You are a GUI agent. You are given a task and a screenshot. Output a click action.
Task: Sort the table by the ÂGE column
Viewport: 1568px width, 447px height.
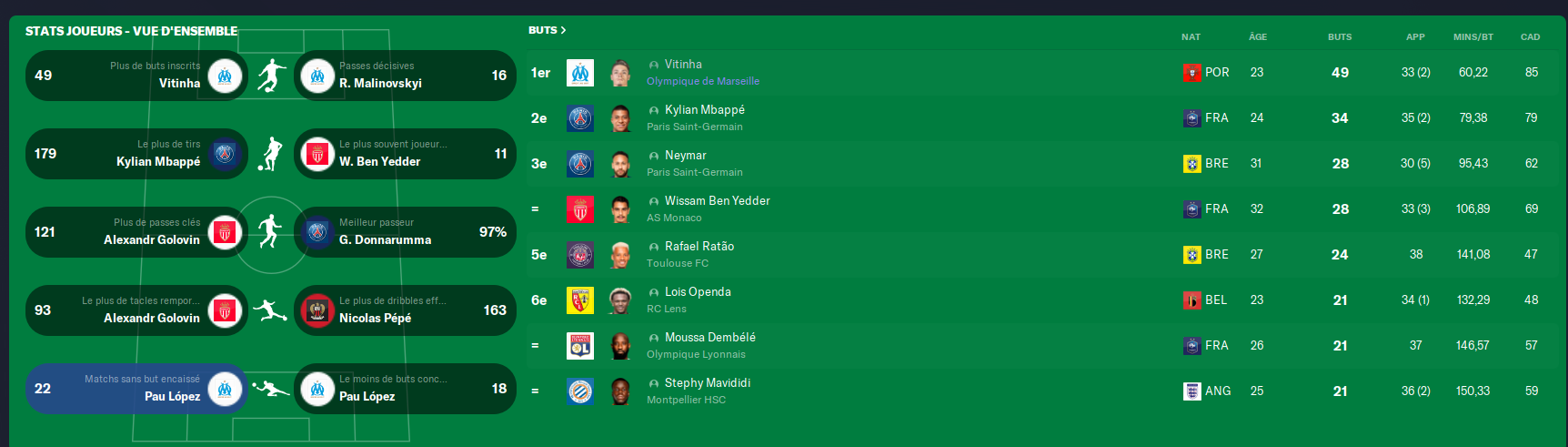[1258, 37]
